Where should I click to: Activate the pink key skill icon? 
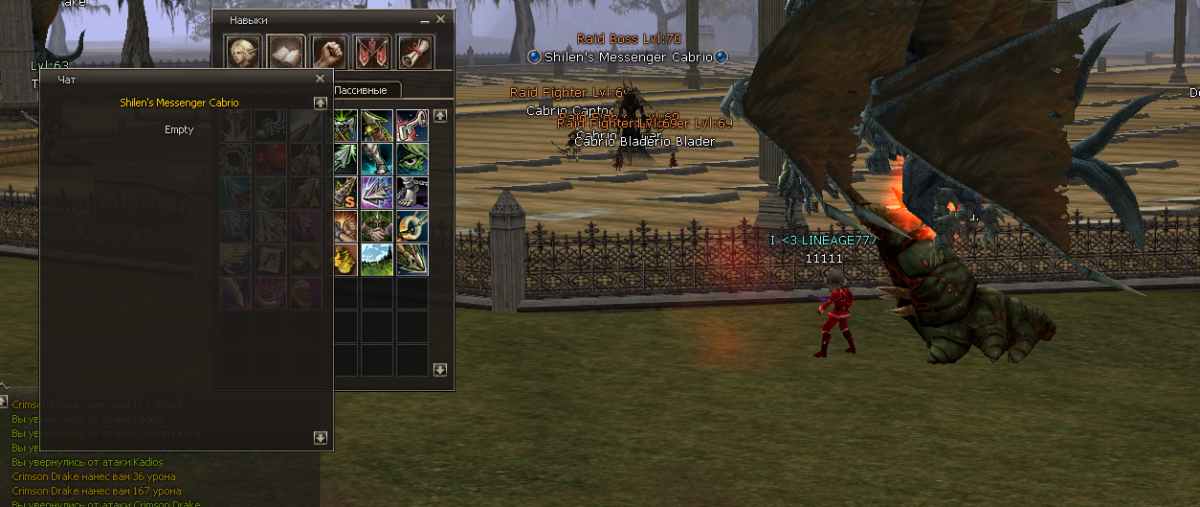pos(412,126)
